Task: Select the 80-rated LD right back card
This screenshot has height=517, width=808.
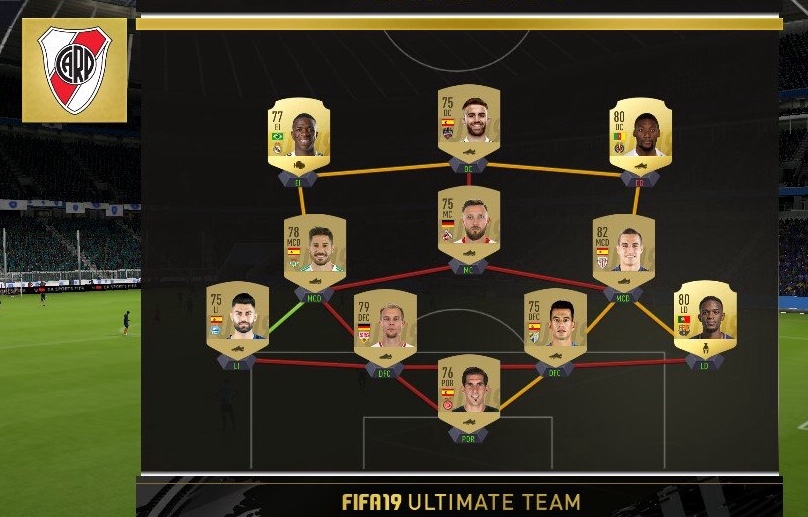Action: [x=705, y=318]
